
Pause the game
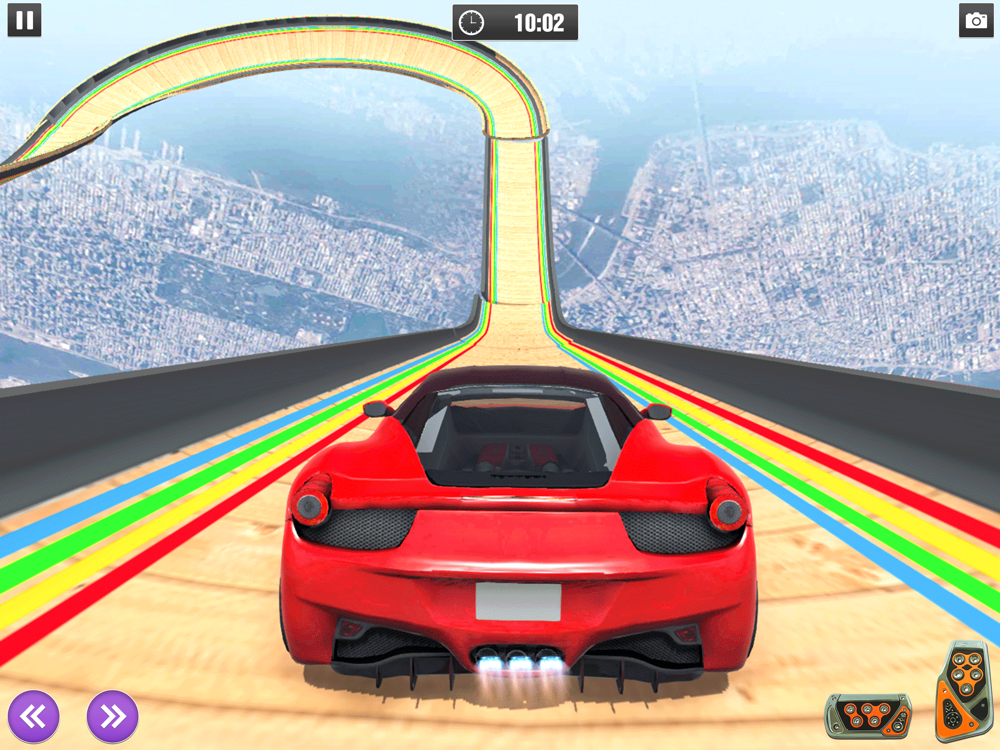point(24,20)
